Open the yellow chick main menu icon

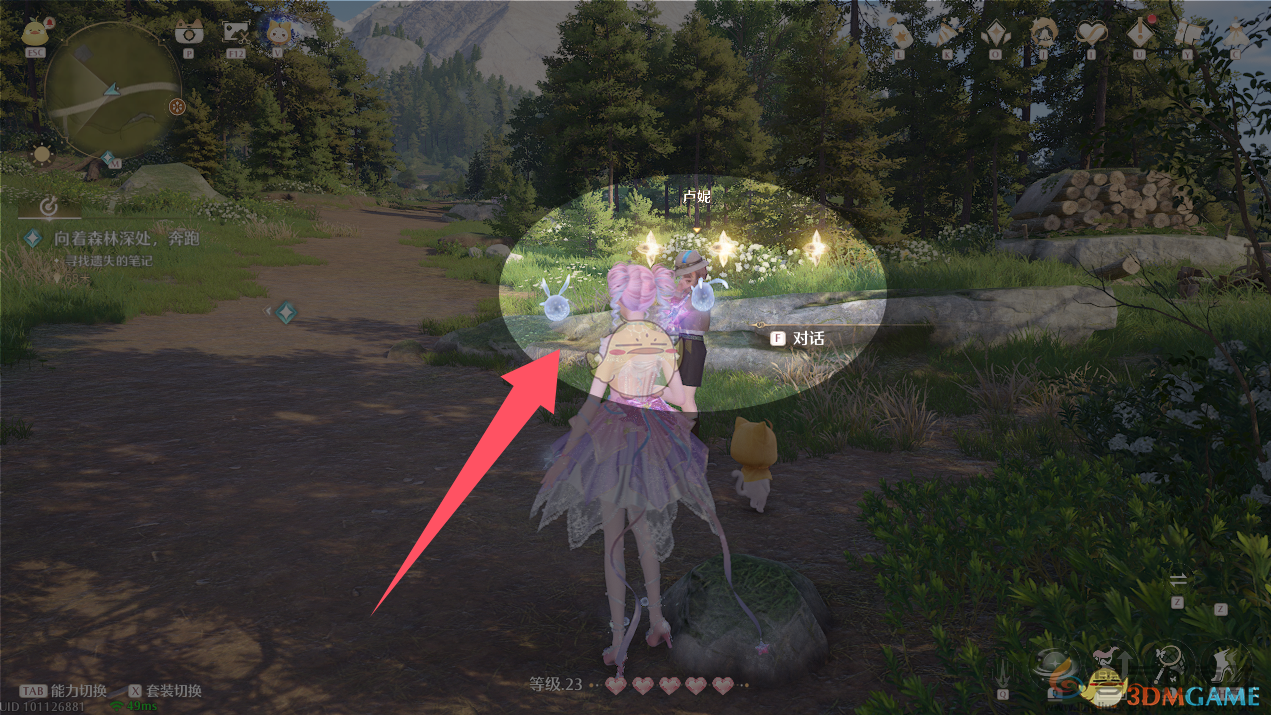tap(37, 32)
